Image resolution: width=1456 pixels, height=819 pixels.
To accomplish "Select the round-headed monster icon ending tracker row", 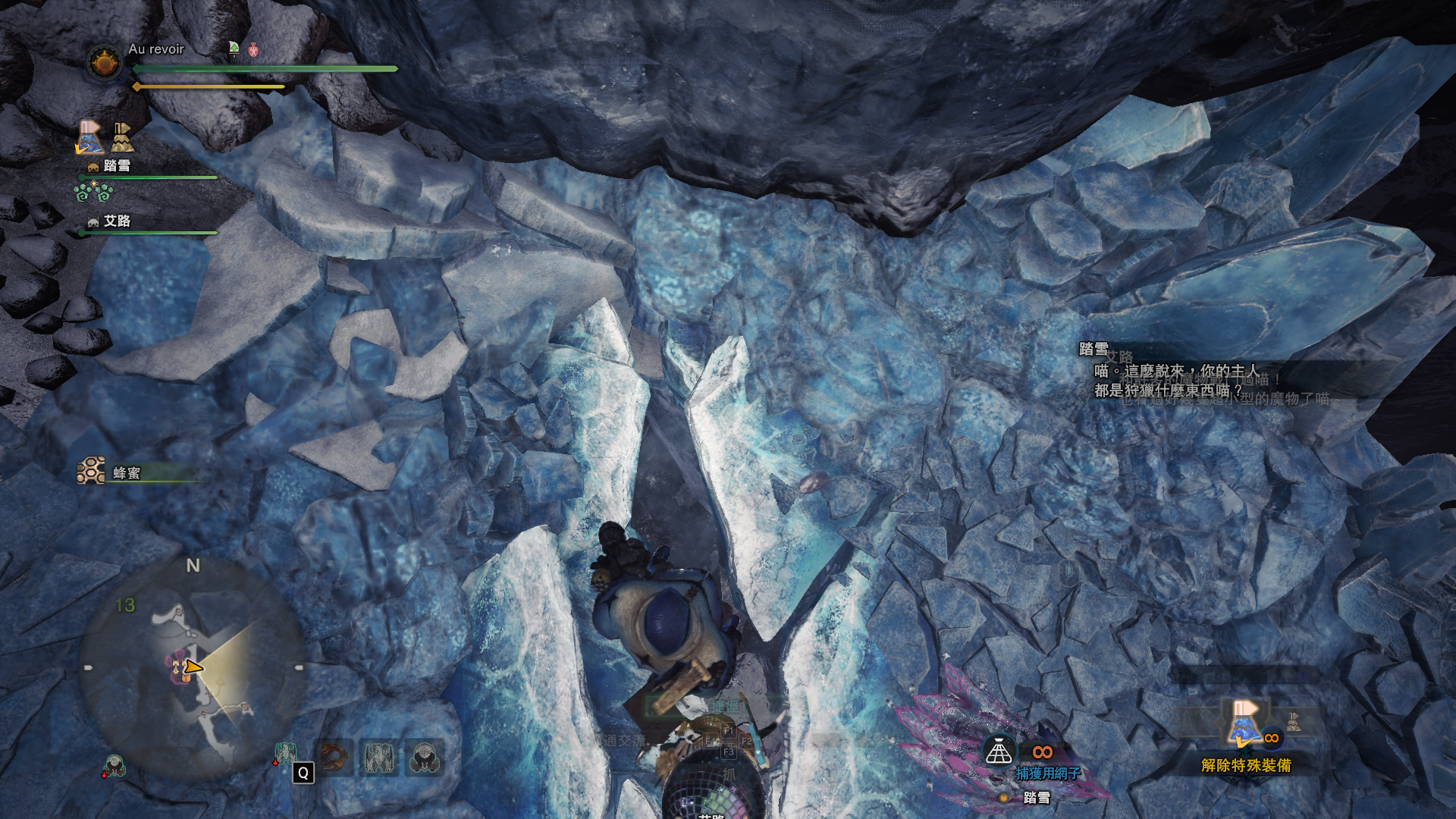I will pyautogui.click(x=424, y=758).
